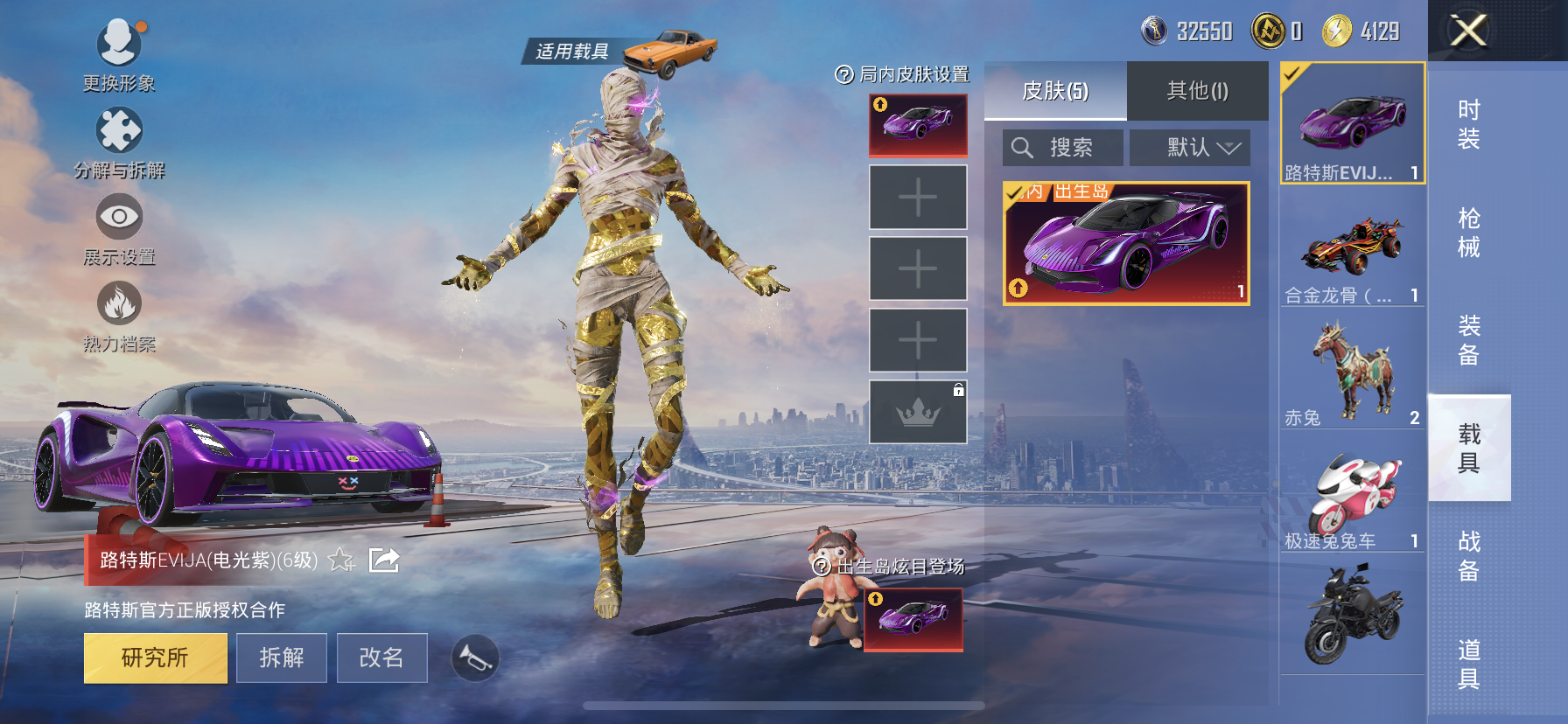Select the 合金龙骨 buggy vehicle

pos(1352,249)
